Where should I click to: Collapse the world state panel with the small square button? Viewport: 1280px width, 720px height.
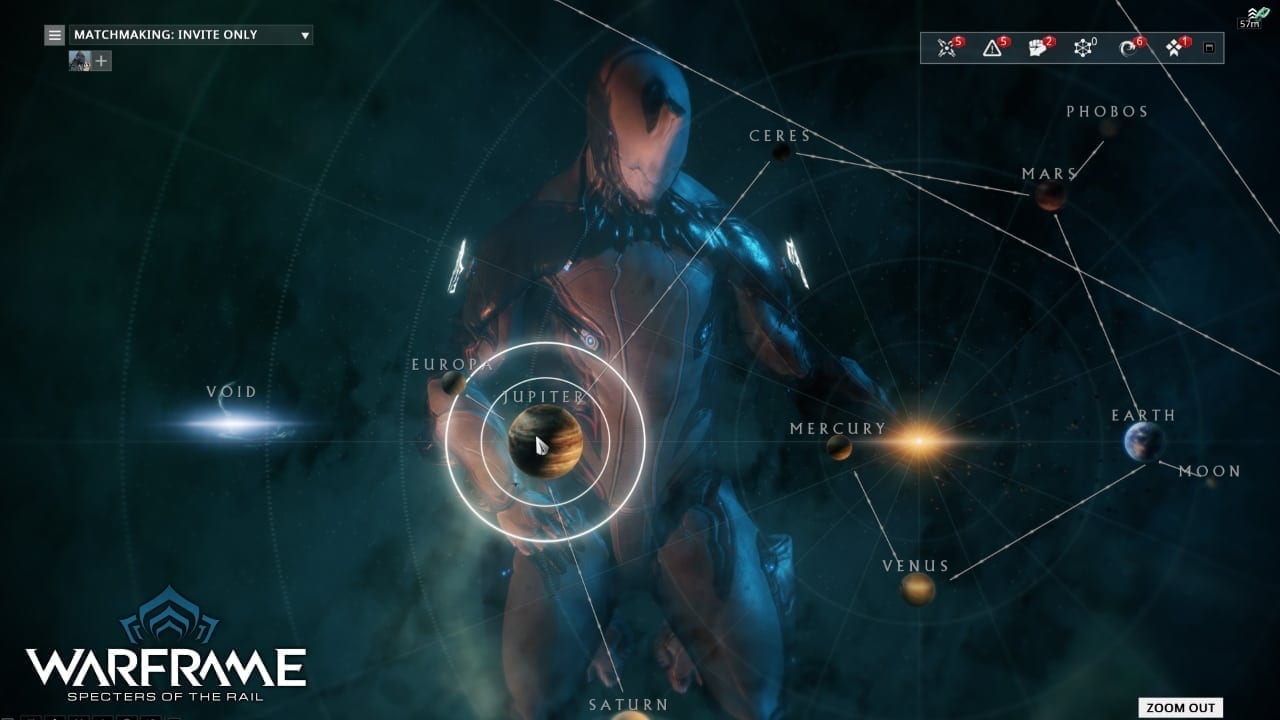(x=1209, y=48)
